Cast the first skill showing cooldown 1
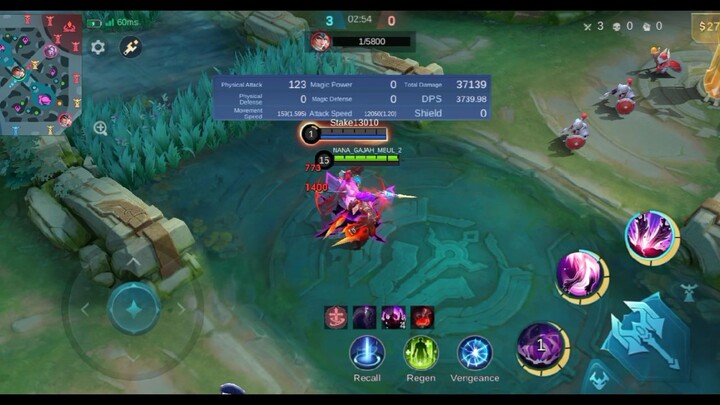This screenshot has height=405, width=720. coord(541,345)
